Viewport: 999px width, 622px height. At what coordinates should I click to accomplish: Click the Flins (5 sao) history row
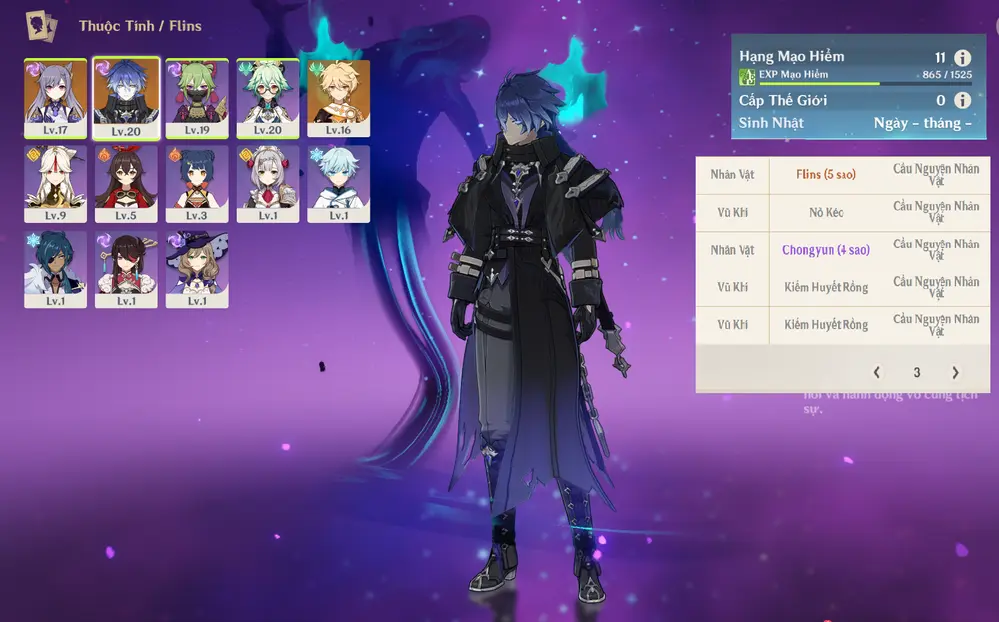click(825, 174)
